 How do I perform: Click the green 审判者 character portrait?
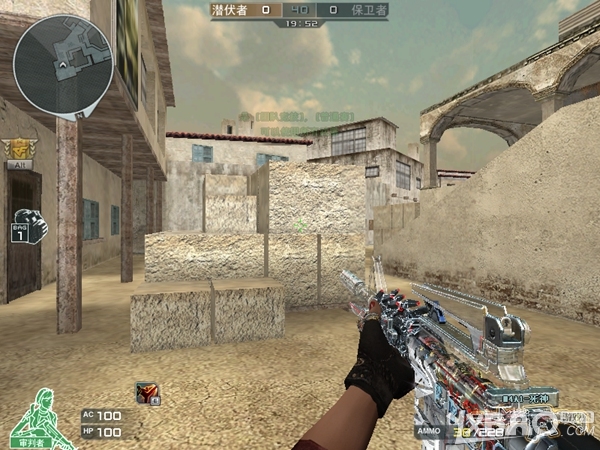tap(38, 416)
